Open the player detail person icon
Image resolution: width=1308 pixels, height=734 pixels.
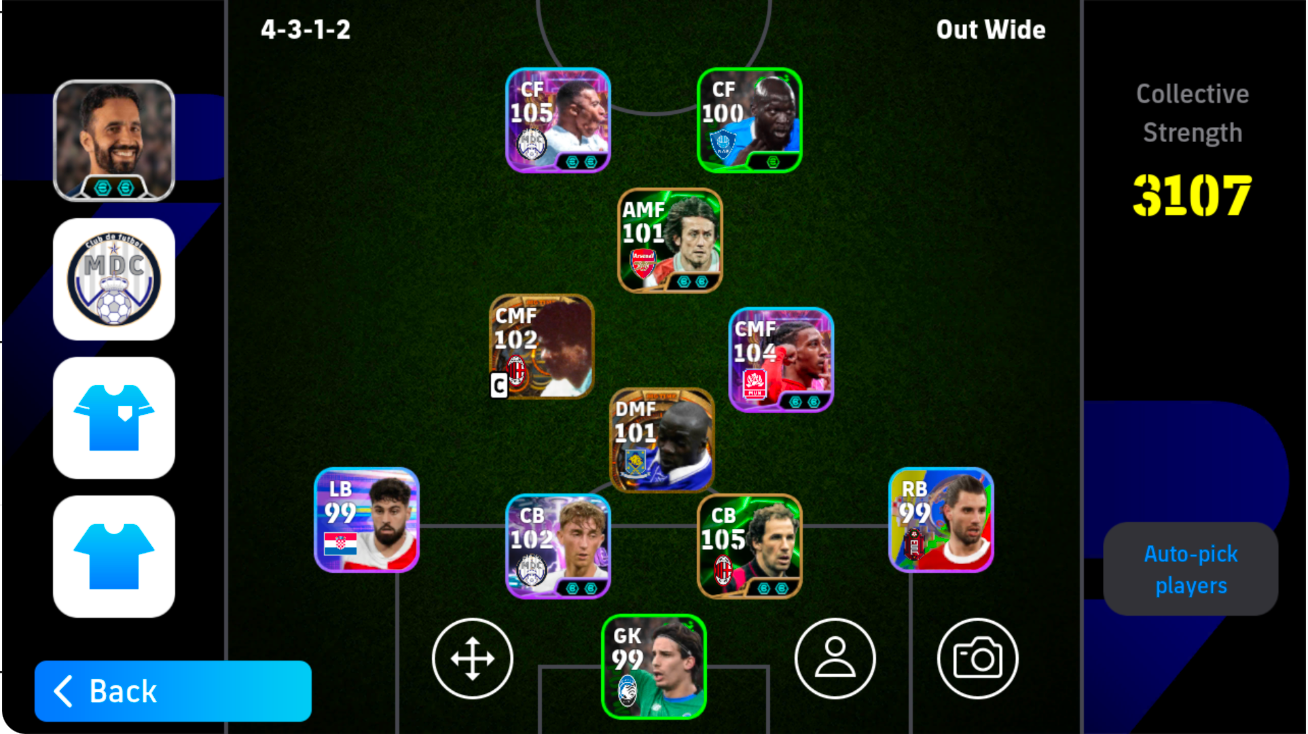point(834,658)
